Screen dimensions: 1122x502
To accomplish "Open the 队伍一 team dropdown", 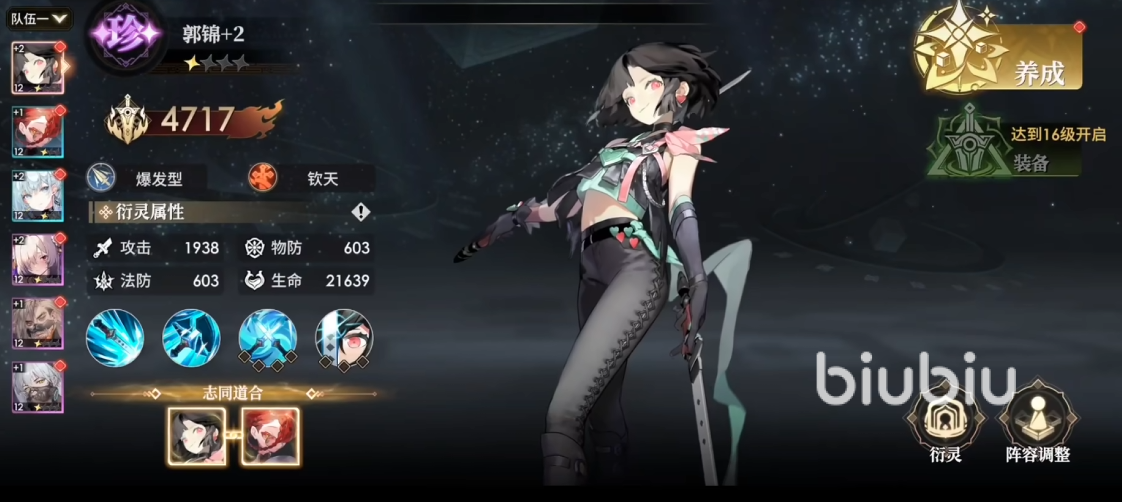I will 40,18.
